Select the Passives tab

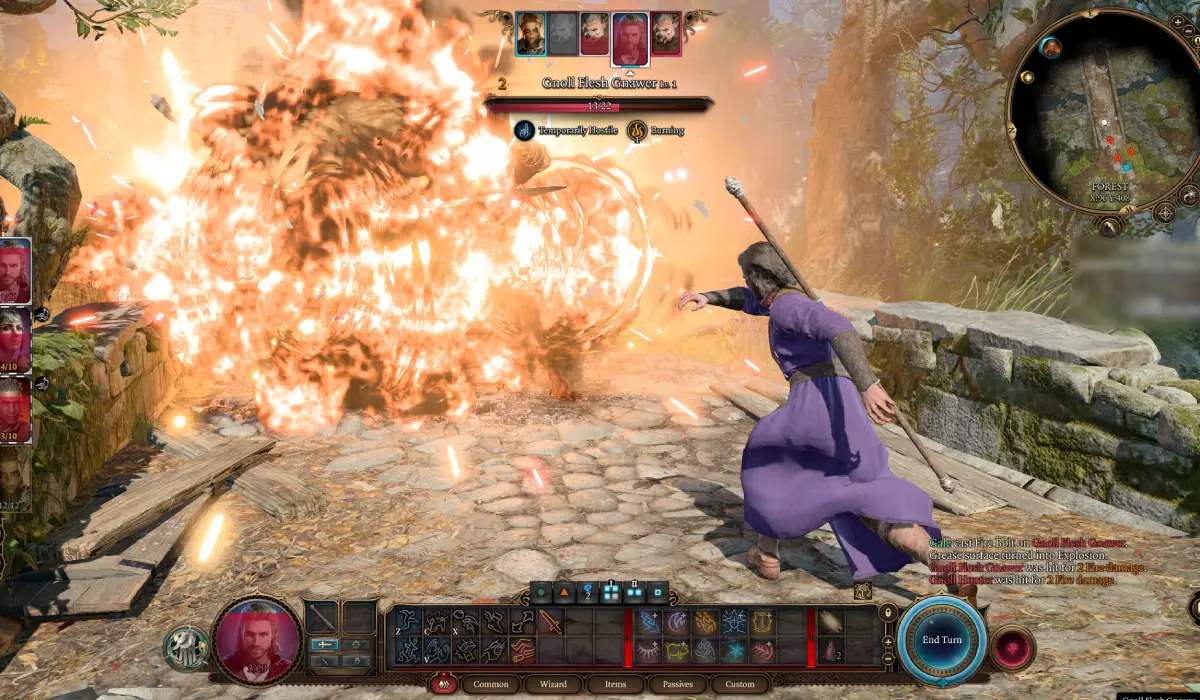click(678, 685)
